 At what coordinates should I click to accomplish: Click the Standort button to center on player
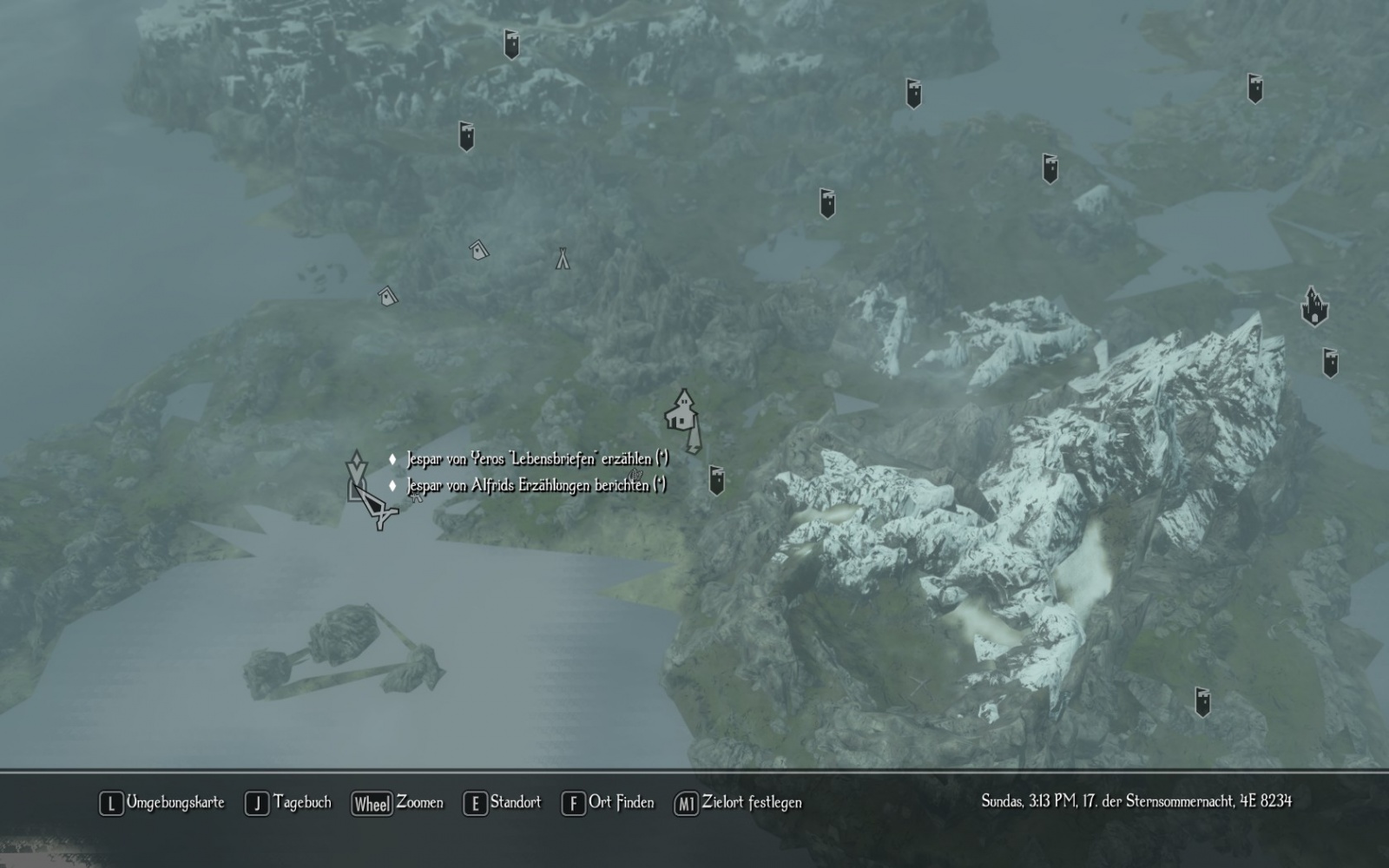(x=502, y=803)
